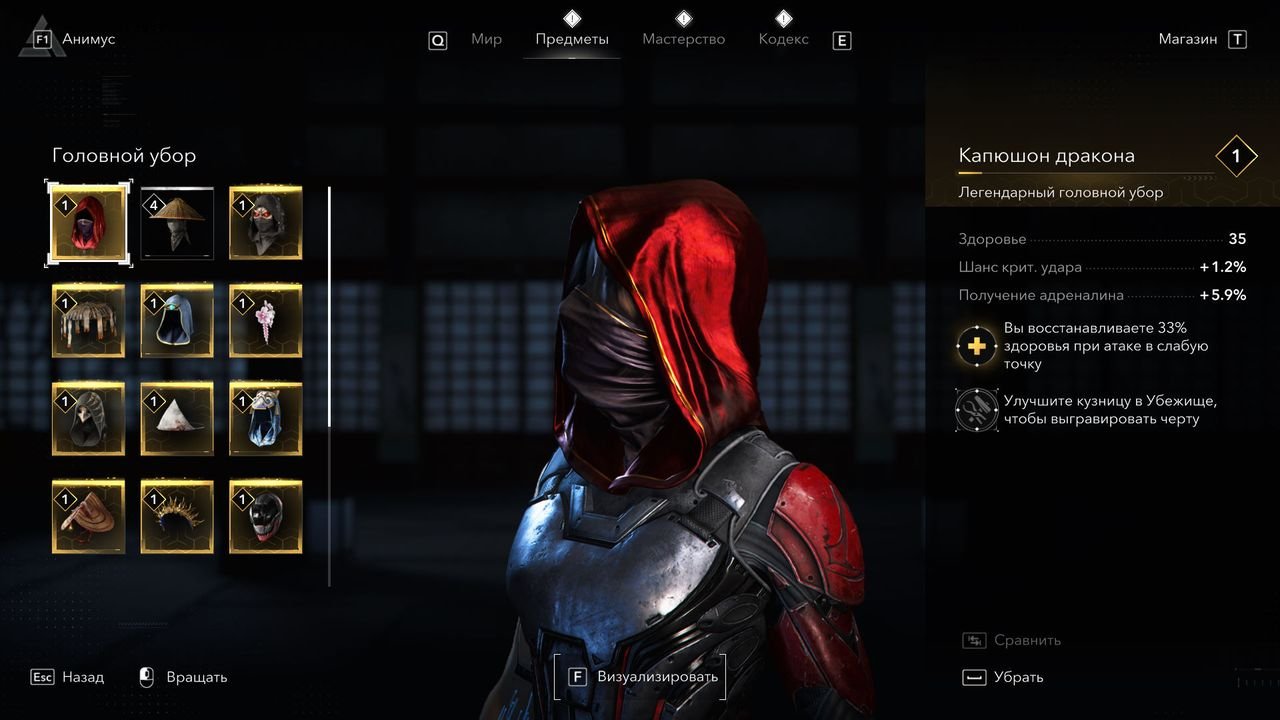Open the Мастерство tab
The width and height of the screenshot is (1280, 720).
point(683,40)
